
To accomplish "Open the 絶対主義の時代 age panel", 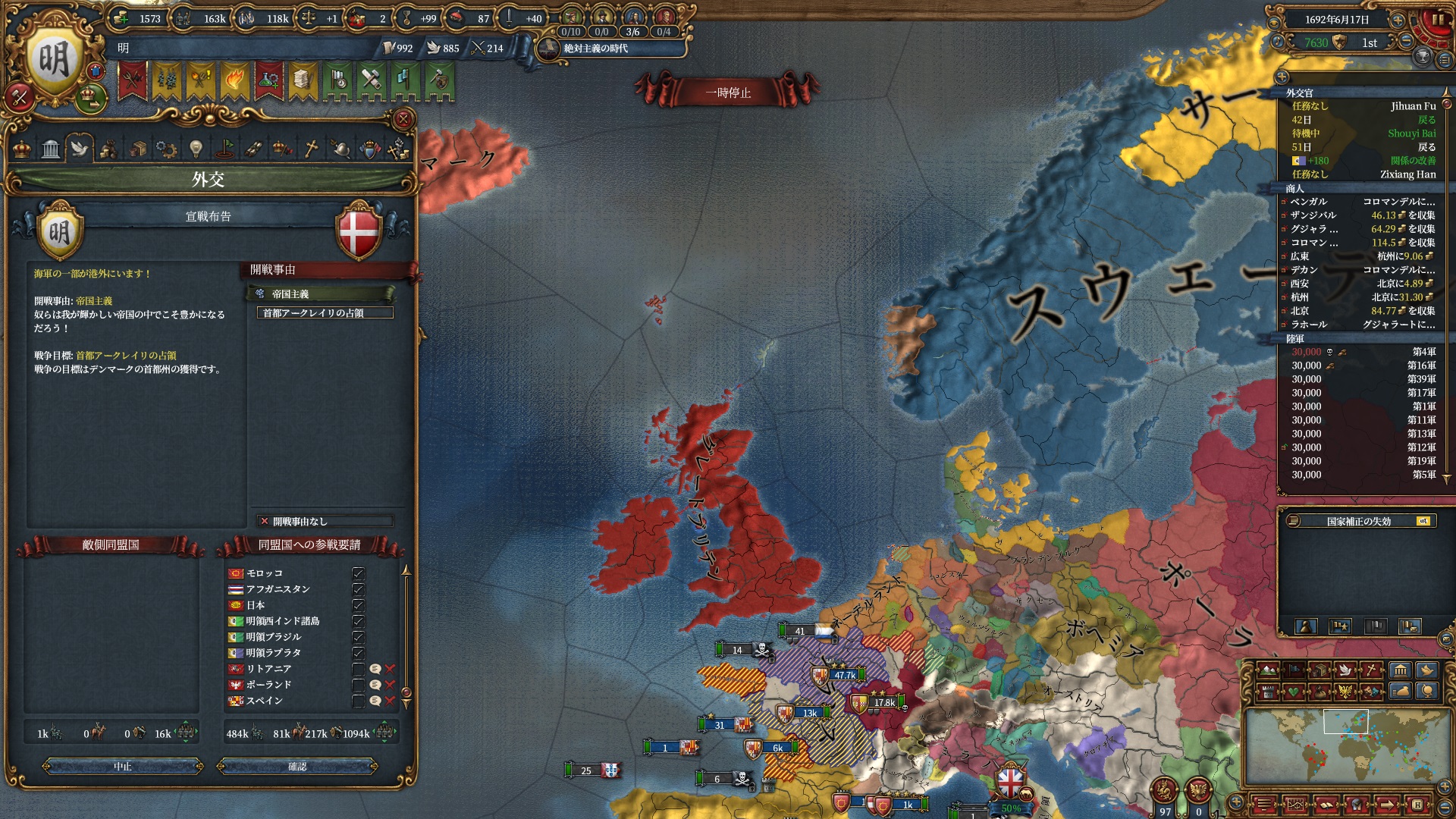I will (596, 49).
